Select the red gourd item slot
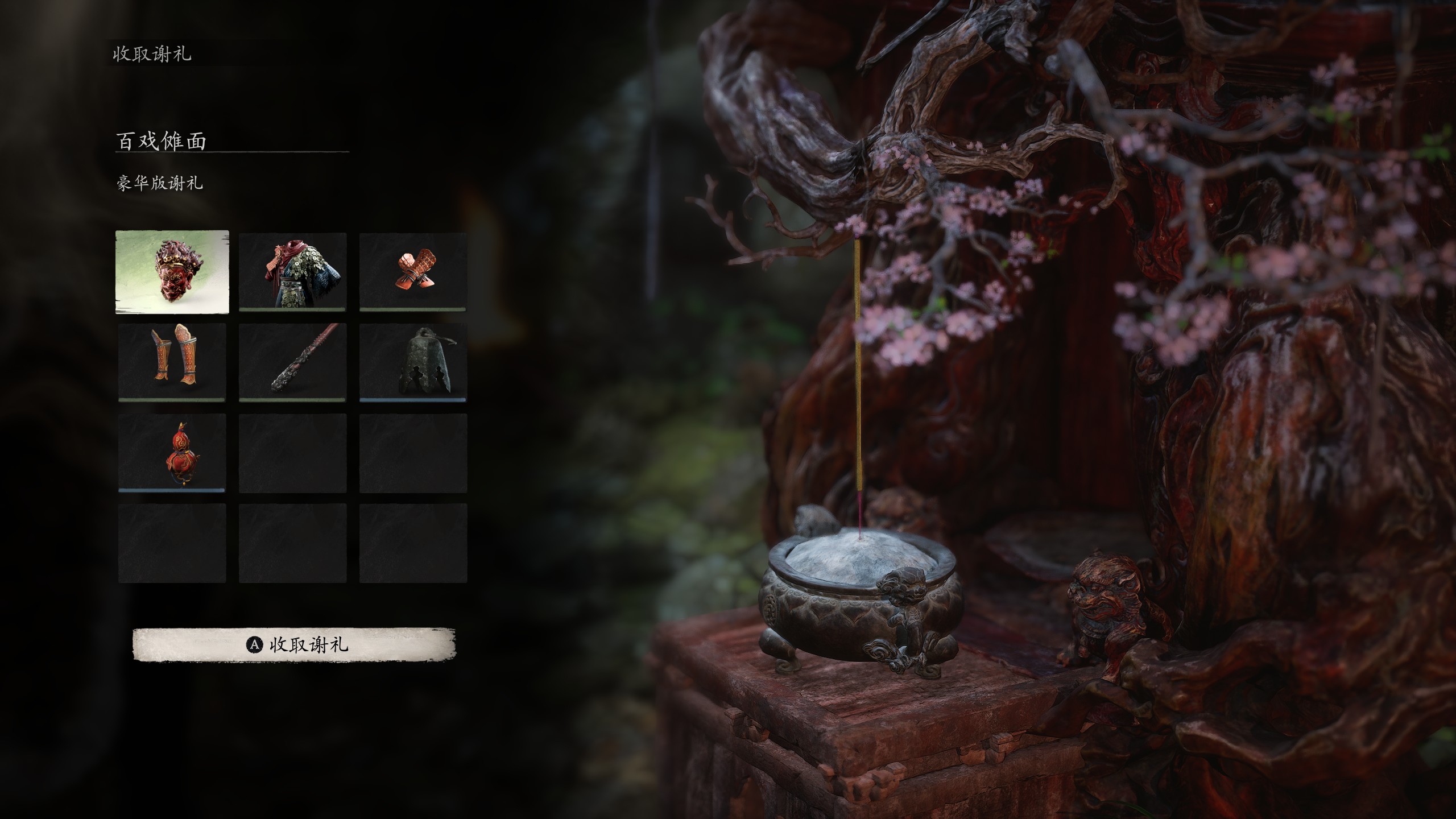Screen dimensions: 1456x819 click(172, 453)
